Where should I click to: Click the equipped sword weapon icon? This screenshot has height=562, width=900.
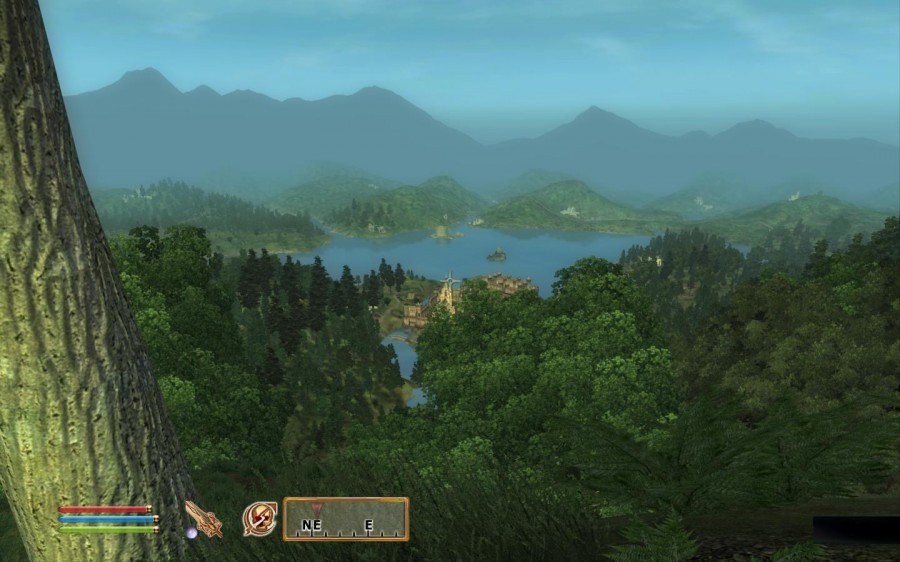click(x=203, y=519)
